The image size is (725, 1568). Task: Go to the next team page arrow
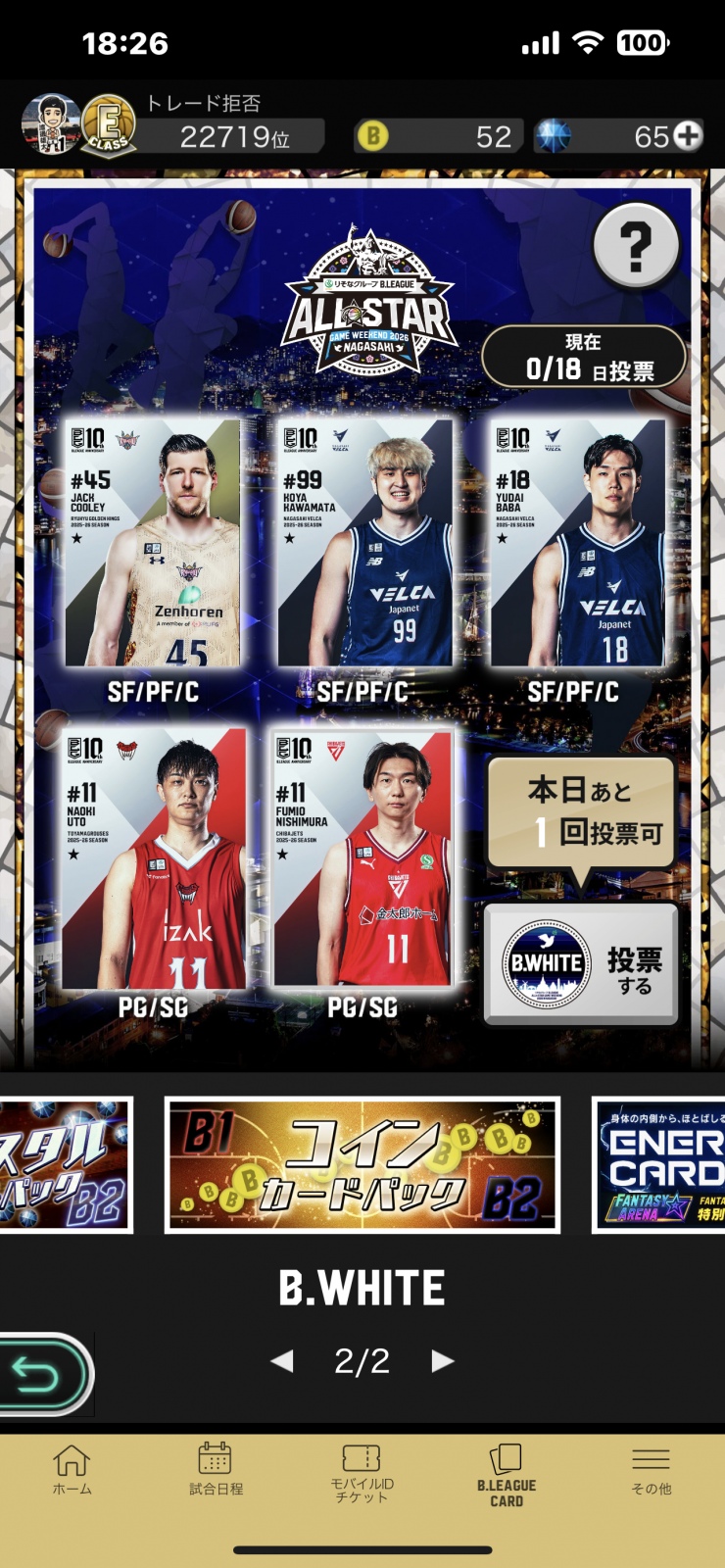click(x=443, y=1360)
